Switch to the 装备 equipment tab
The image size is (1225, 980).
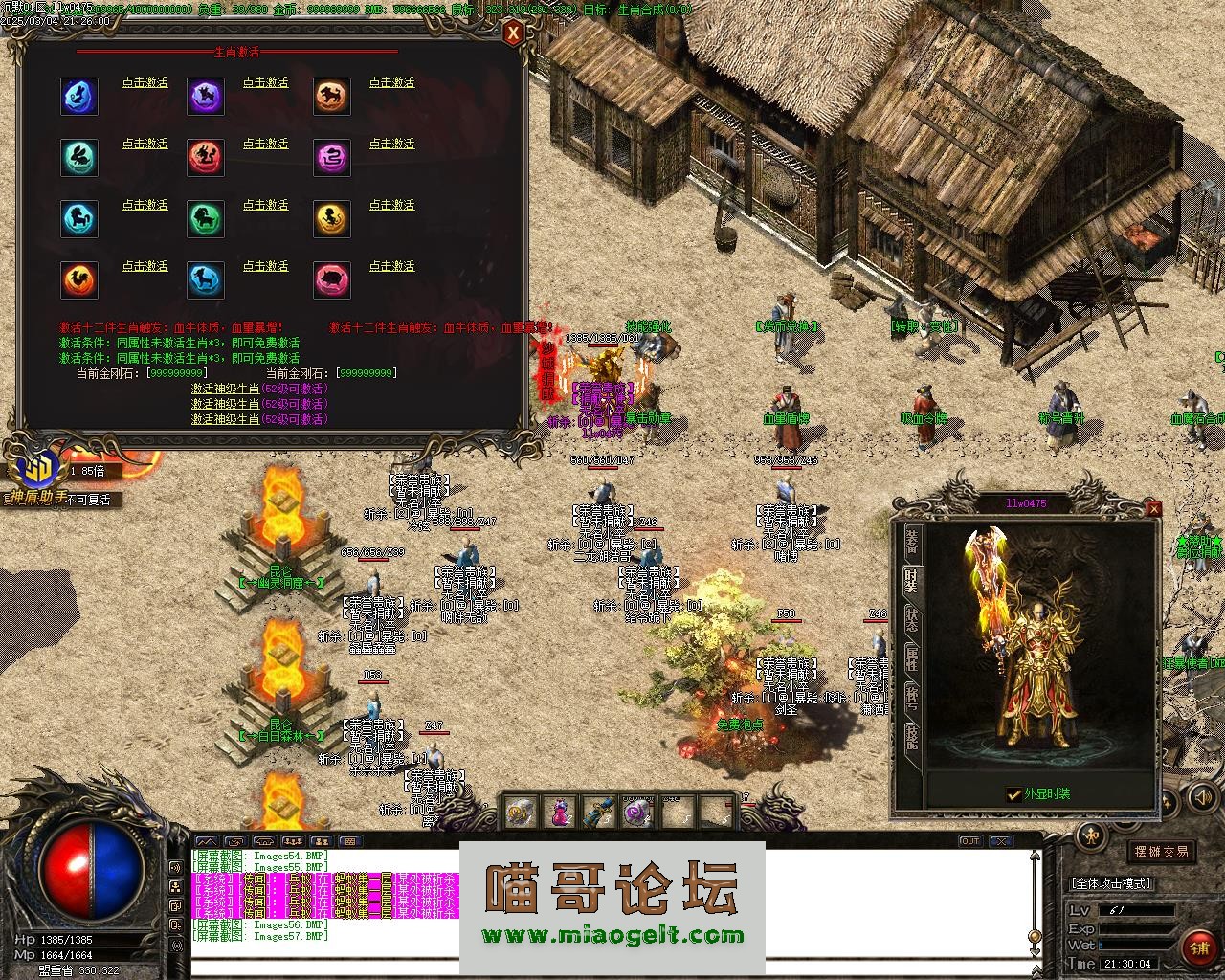click(x=912, y=540)
